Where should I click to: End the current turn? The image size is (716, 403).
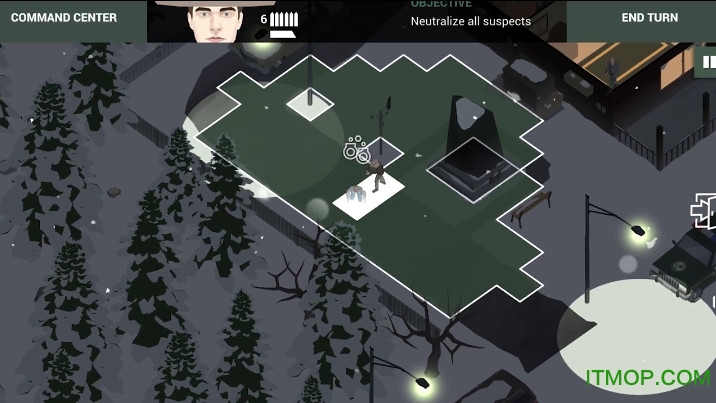[649, 18]
